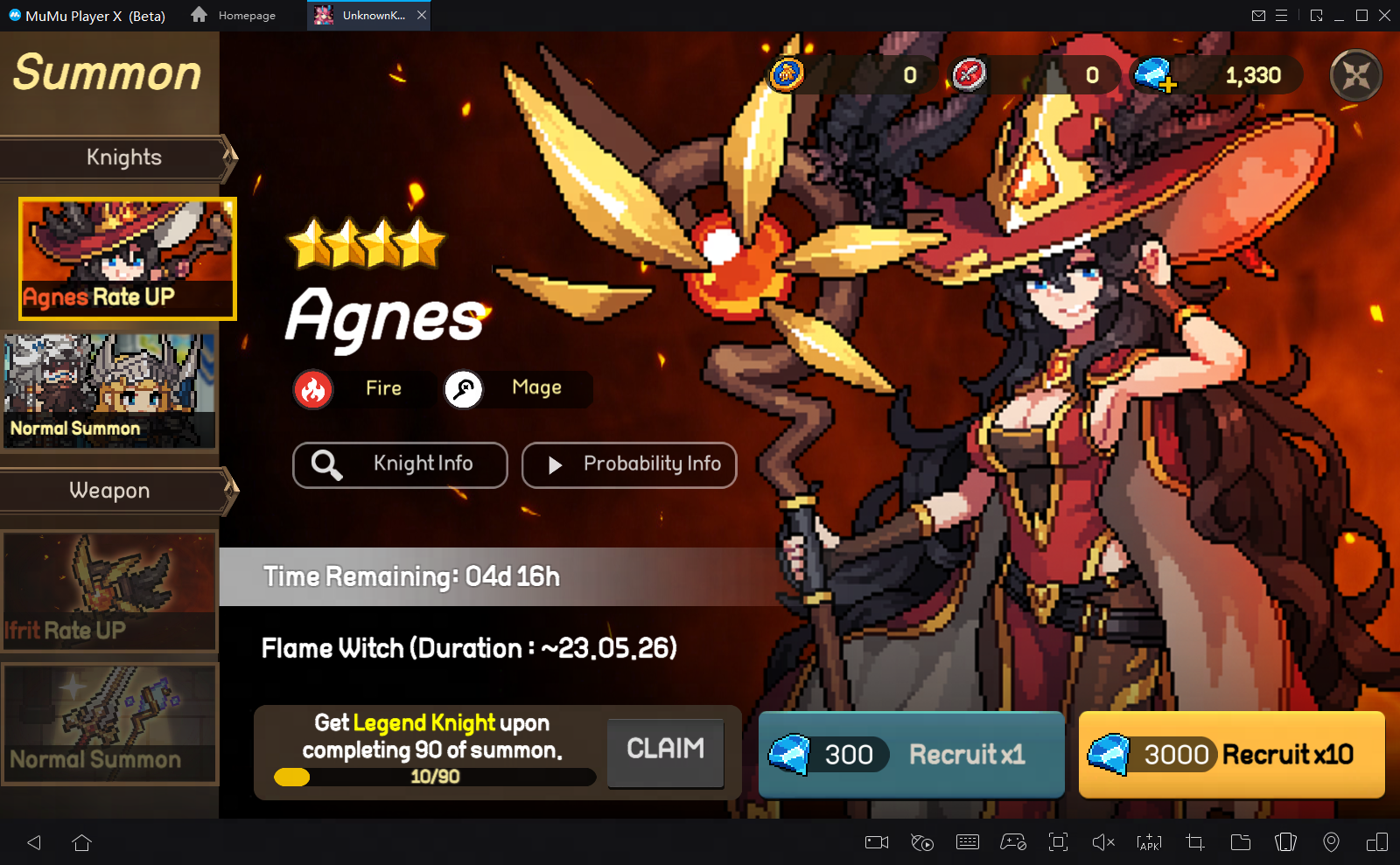The height and width of the screenshot is (865, 1400).
Task: Expand the Knights summon category
Action: (x=122, y=158)
